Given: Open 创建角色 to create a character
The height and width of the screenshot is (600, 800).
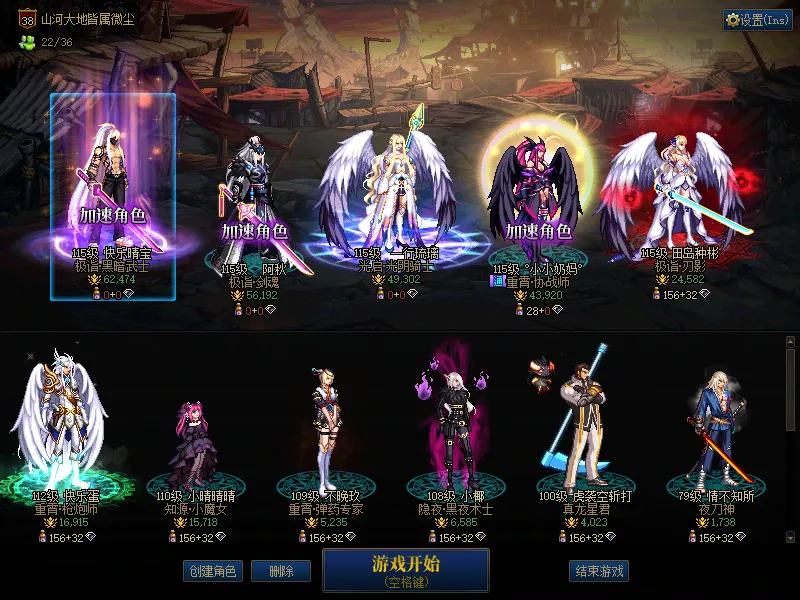Looking at the screenshot, I should click(212, 571).
